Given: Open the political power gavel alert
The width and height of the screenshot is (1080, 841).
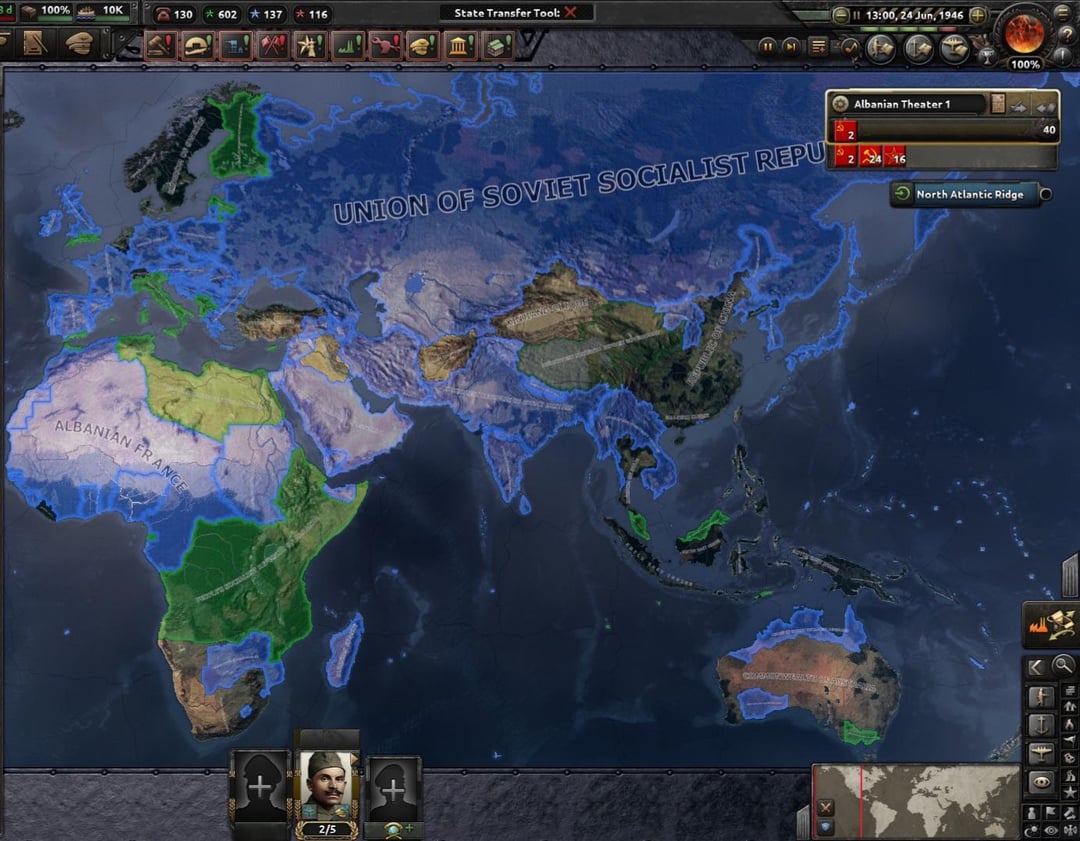Looking at the screenshot, I should [x=160, y=46].
